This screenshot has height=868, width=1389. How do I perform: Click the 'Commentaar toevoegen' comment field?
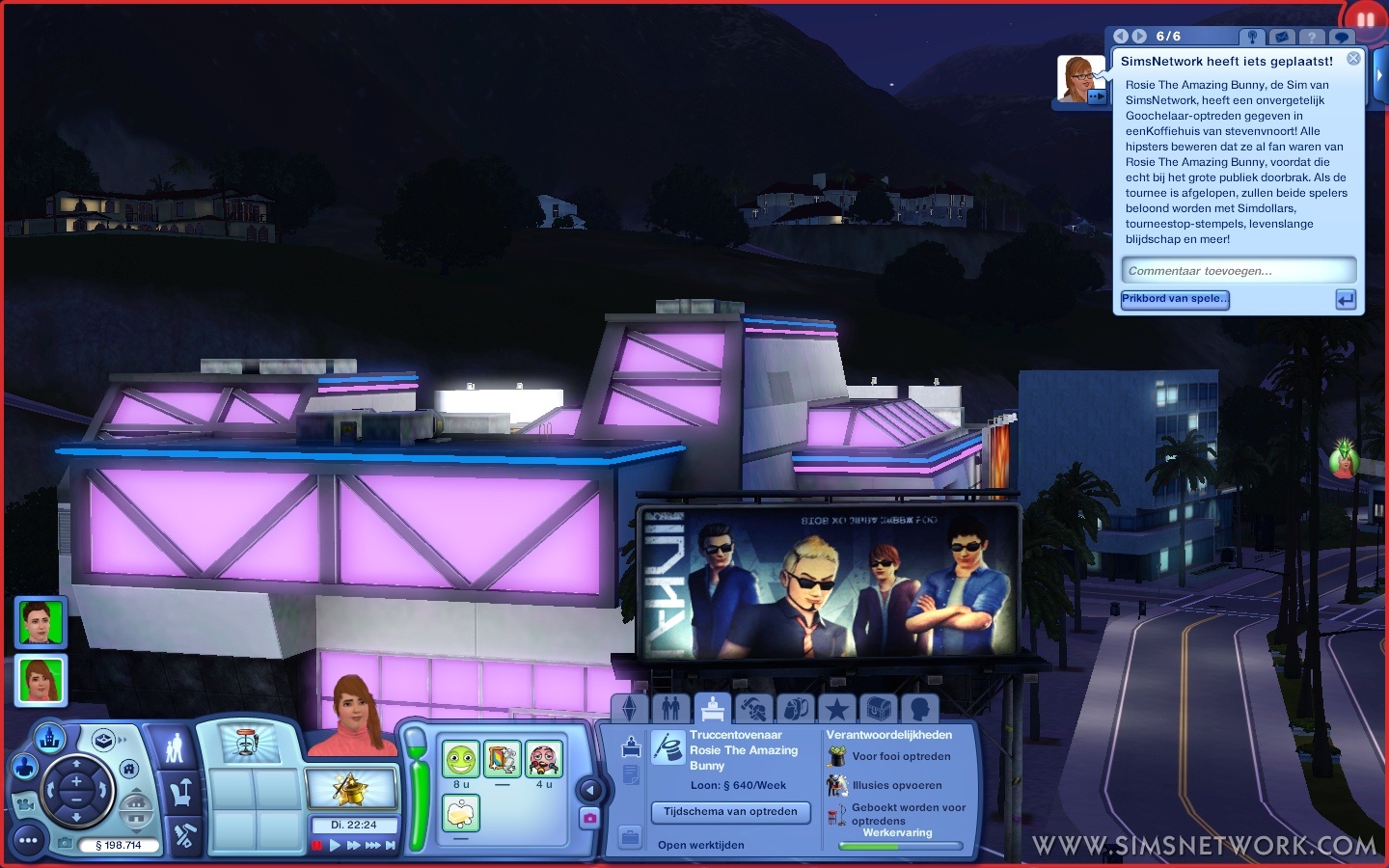[1239, 271]
